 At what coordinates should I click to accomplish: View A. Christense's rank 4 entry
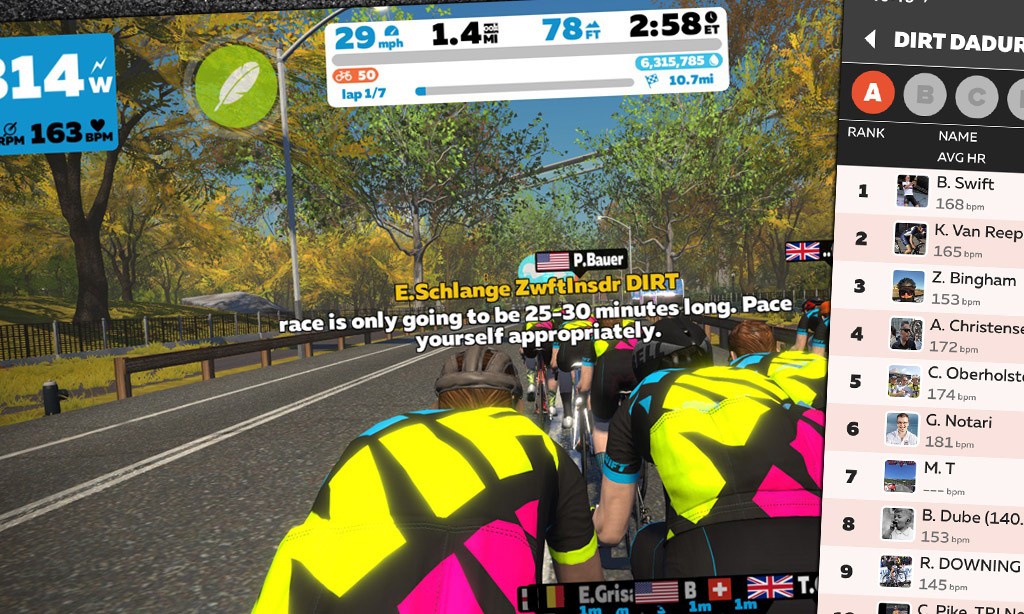point(930,334)
